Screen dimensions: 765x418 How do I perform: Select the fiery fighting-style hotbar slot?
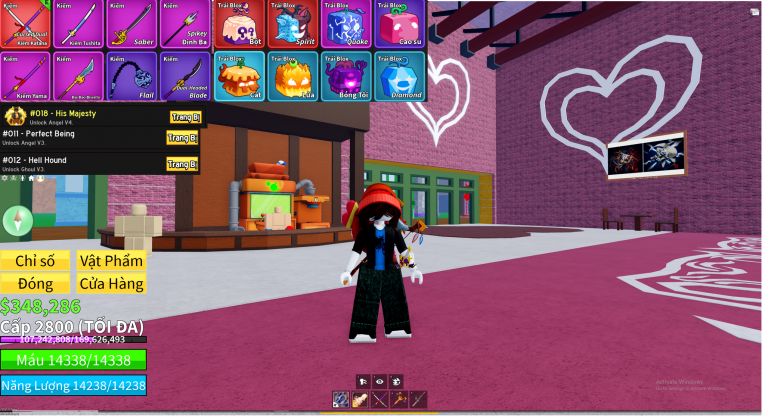360,400
